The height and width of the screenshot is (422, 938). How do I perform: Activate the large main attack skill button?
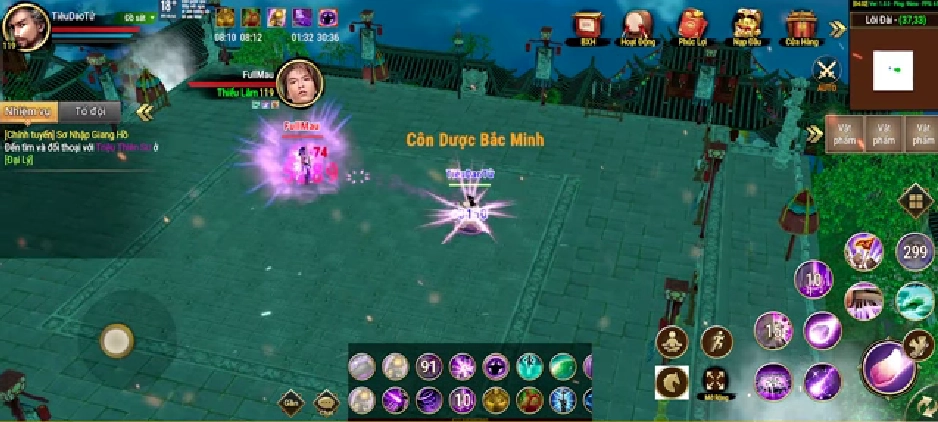click(886, 365)
